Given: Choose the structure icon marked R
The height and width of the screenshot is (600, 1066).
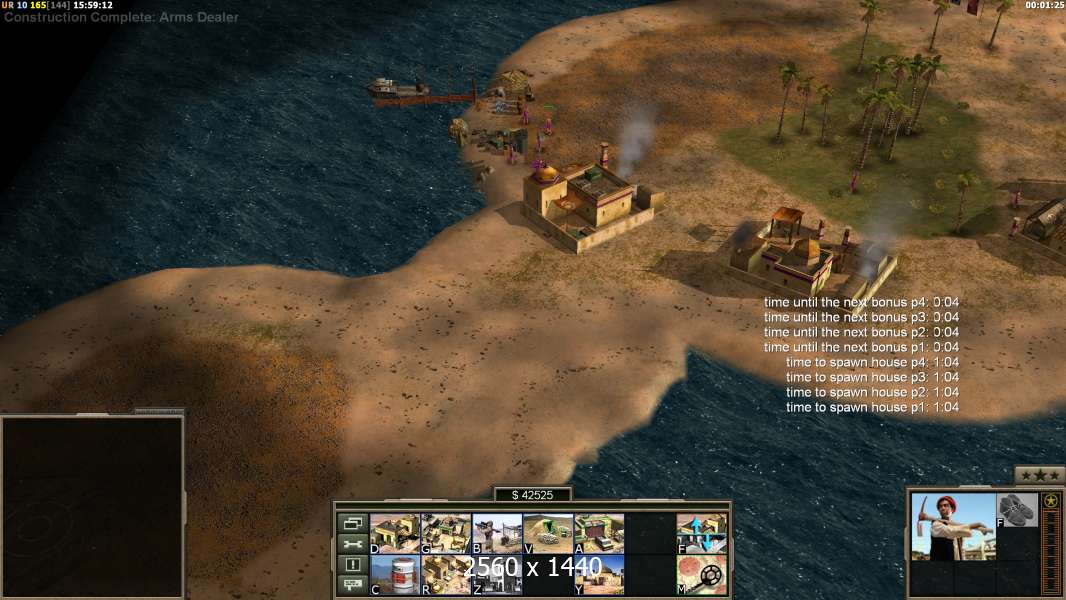Looking at the screenshot, I should click(x=446, y=575).
